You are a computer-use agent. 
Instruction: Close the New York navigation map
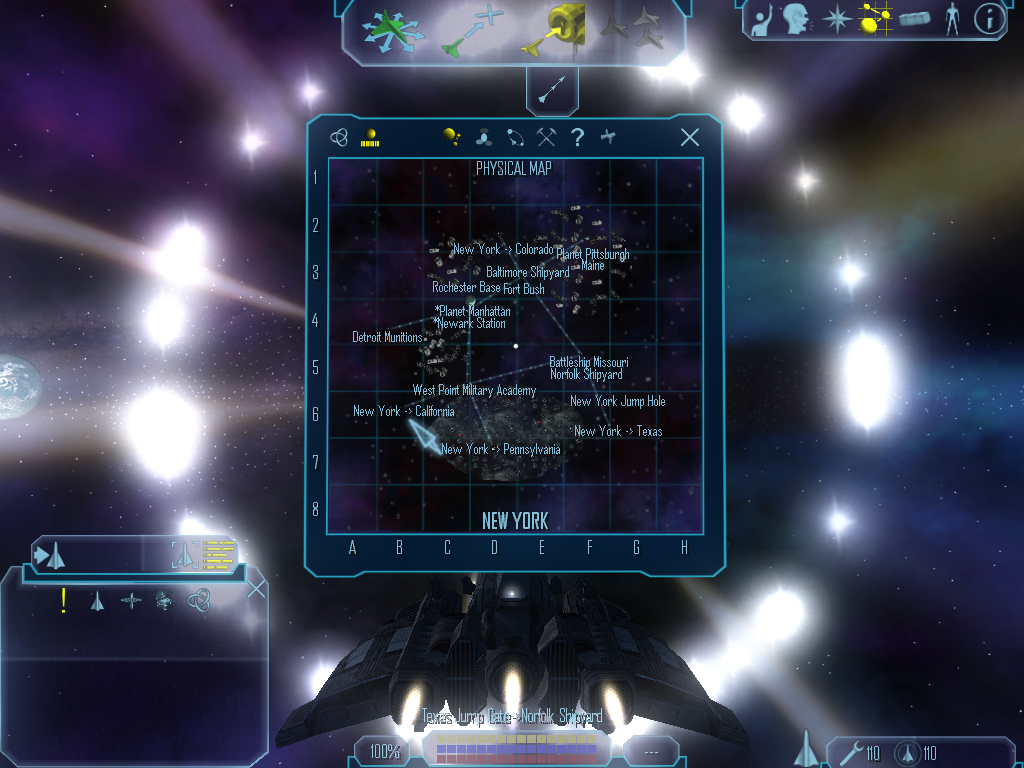tap(690, 138)
